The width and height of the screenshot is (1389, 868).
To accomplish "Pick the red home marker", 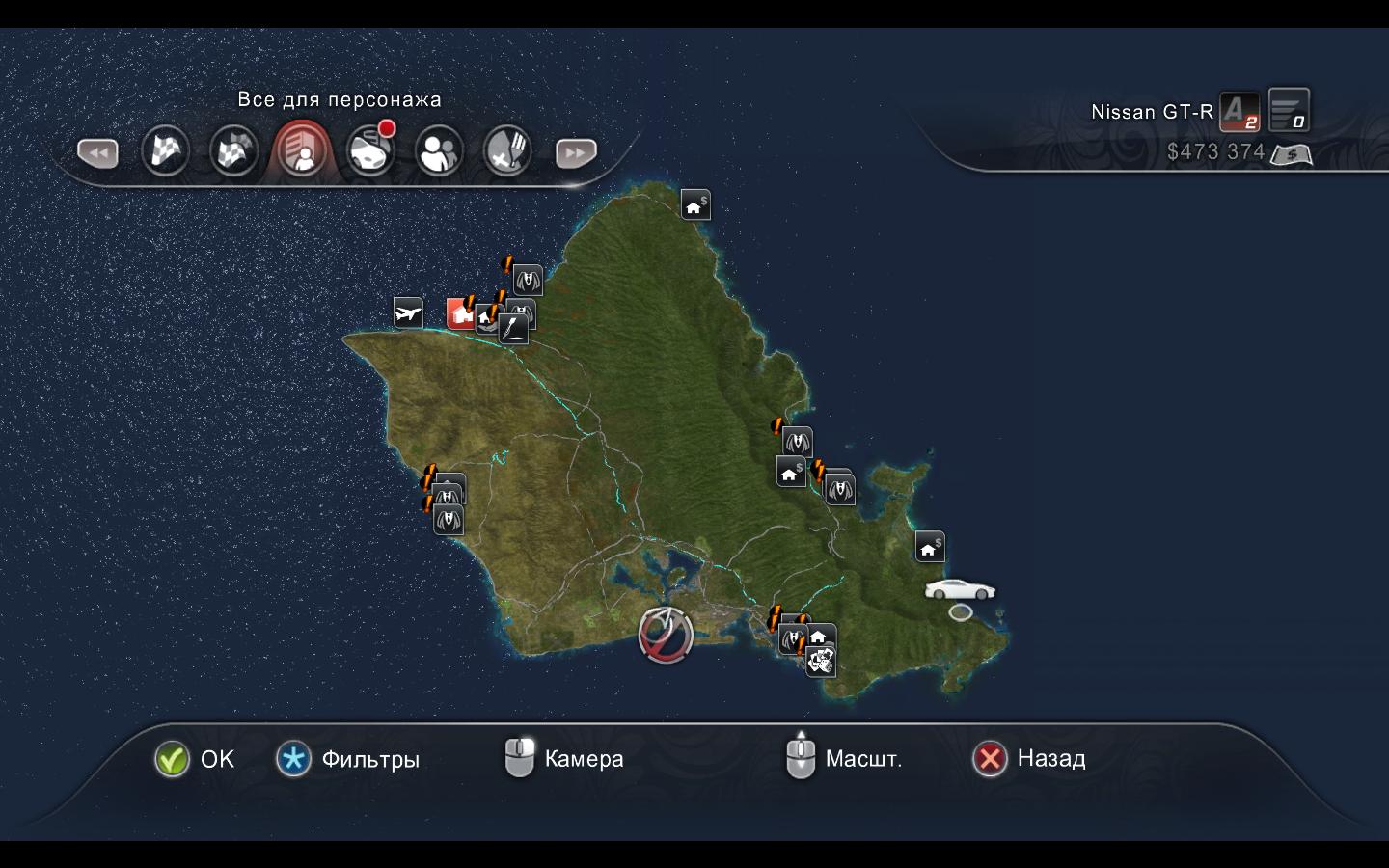I will 460,313.
